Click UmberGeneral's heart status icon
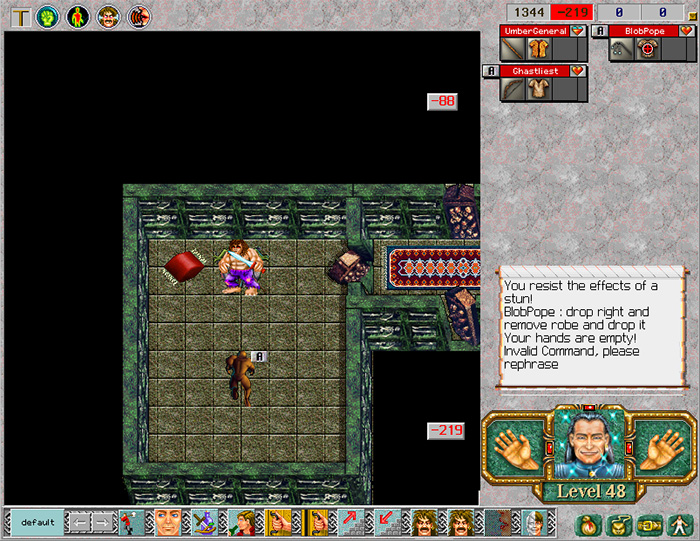 tap(577, 31)
